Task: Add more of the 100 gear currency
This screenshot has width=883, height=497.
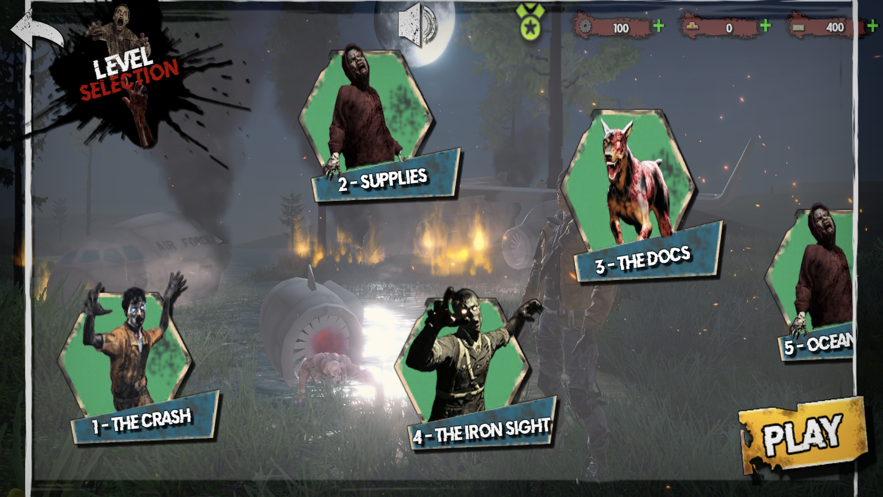Action: tap(658, 26)
